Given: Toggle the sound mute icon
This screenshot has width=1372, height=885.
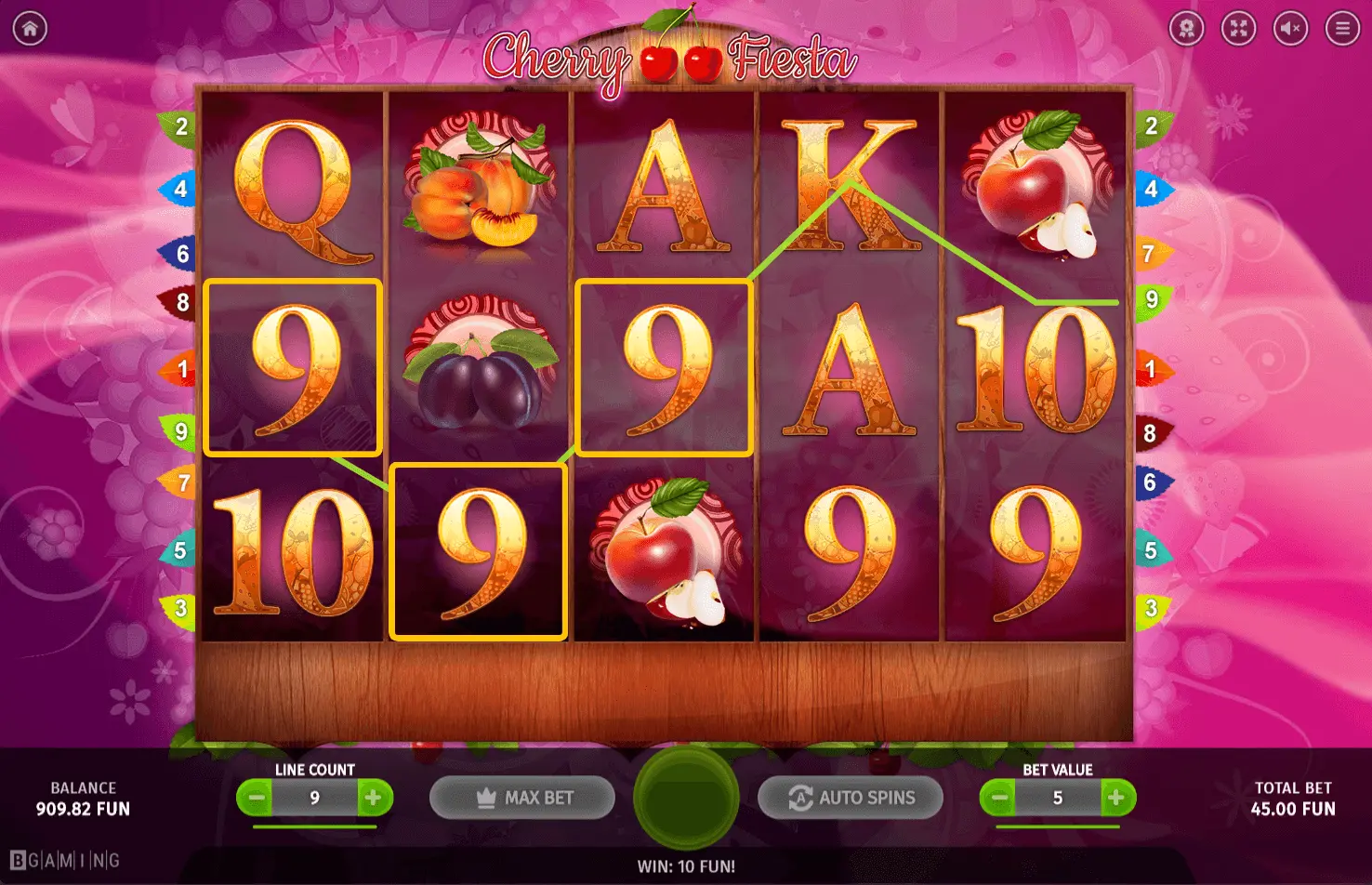Looking at the screenshot, I should [1290, 29].
